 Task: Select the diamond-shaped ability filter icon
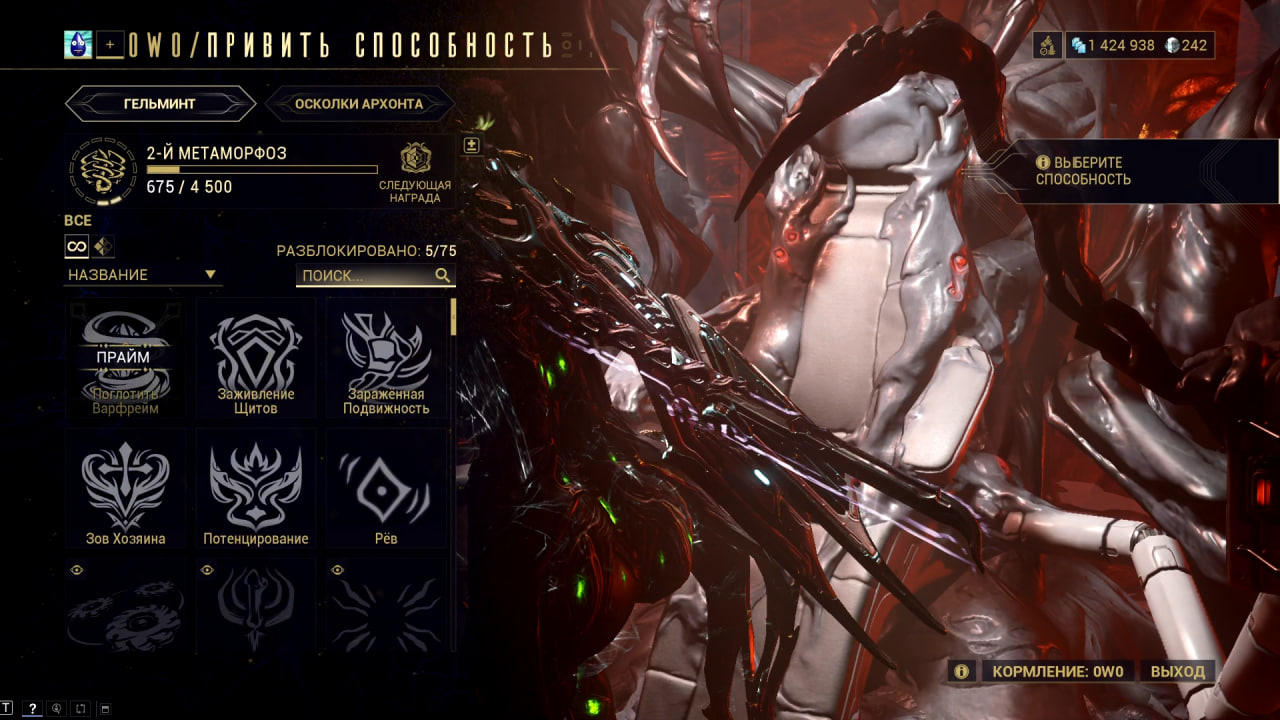pyautogui.click(x=104, y=246)
